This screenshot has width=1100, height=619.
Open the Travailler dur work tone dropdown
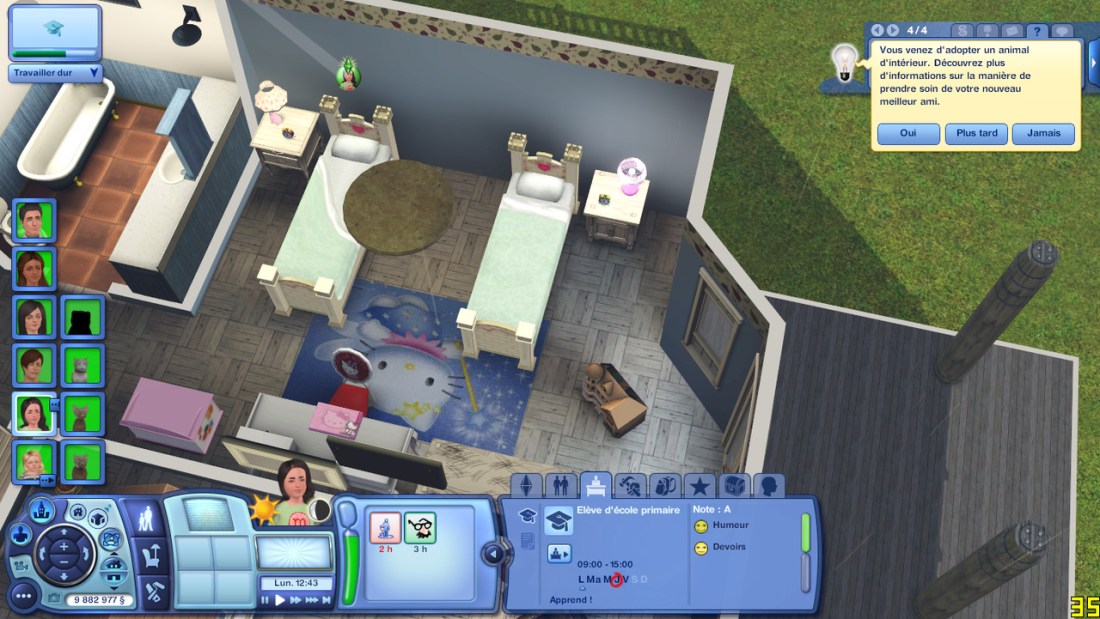(56, 73)
